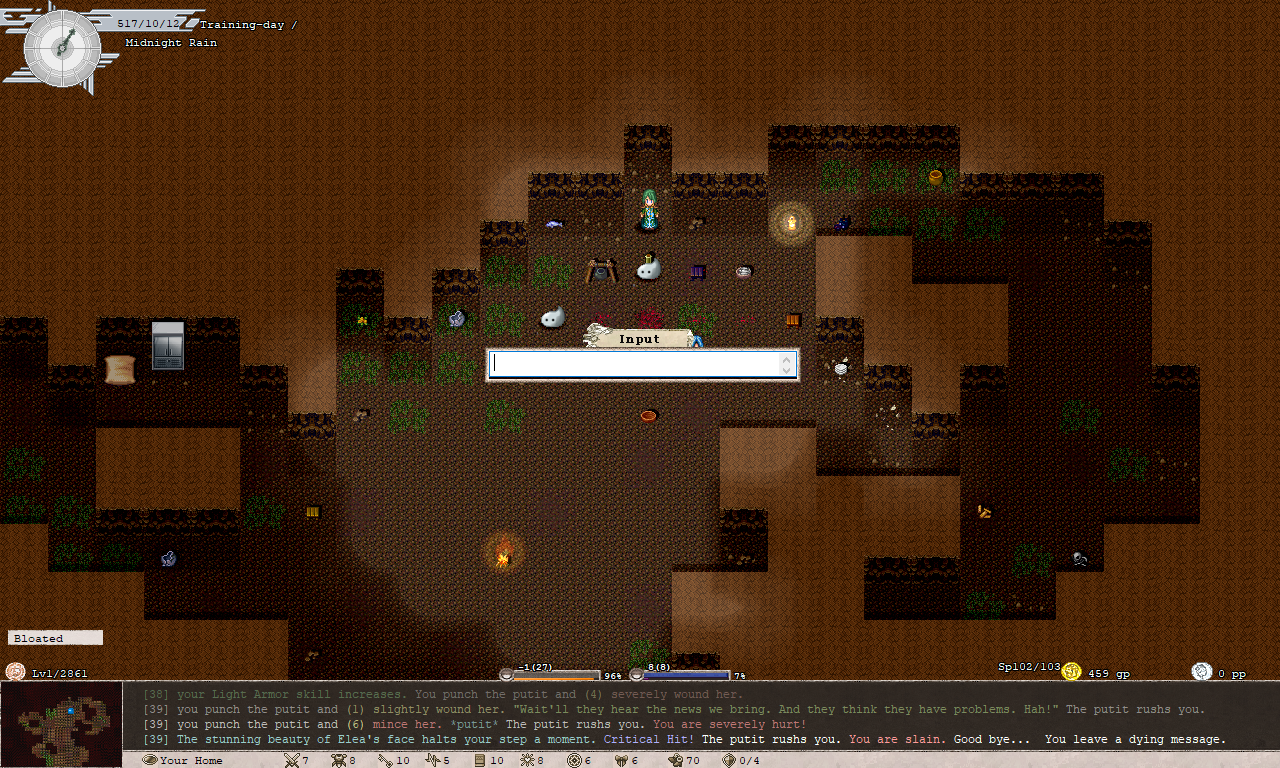Click the clock dial
Viewport: 1280px width, 768px height.
tap(62, 45)
